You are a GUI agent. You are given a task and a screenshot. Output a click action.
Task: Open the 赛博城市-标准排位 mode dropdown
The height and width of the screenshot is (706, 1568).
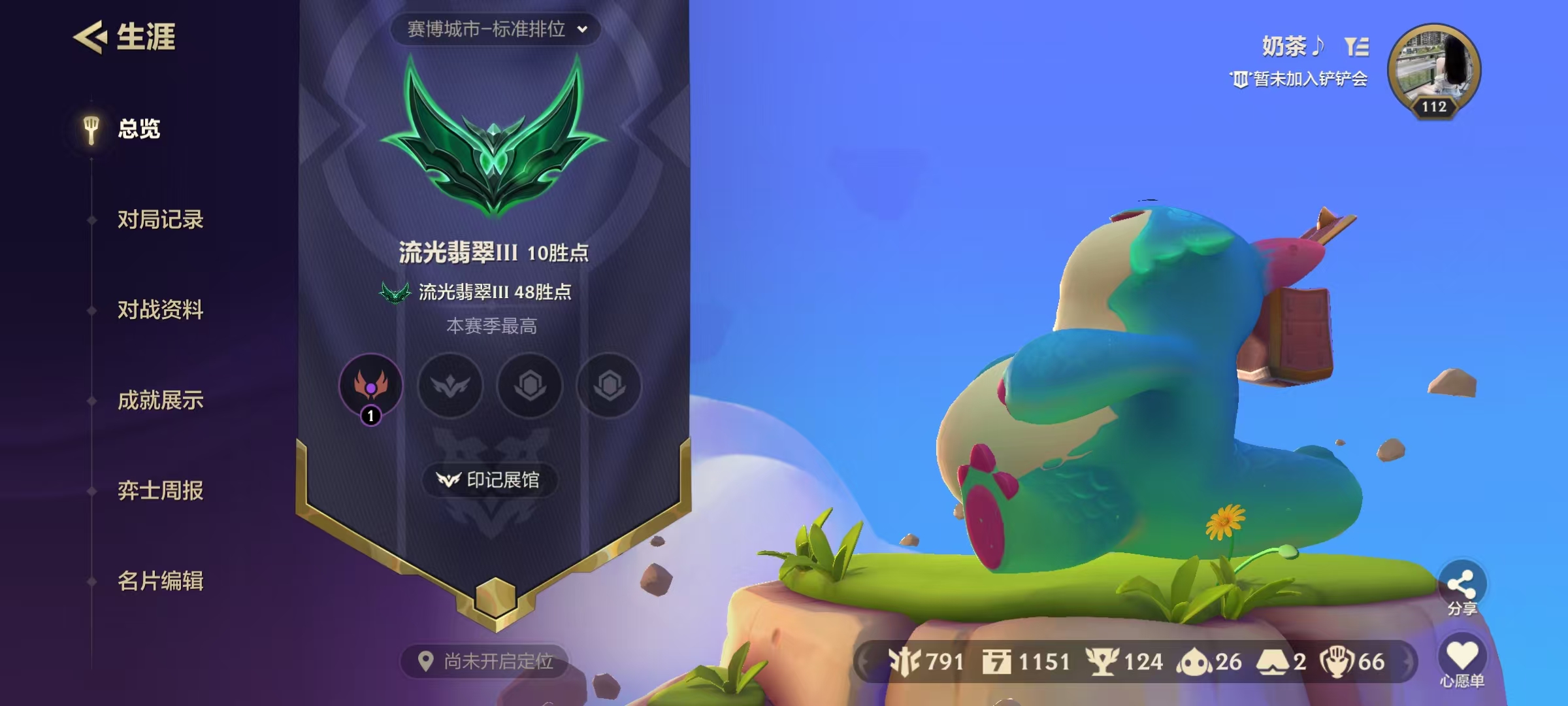click(492, 29)
